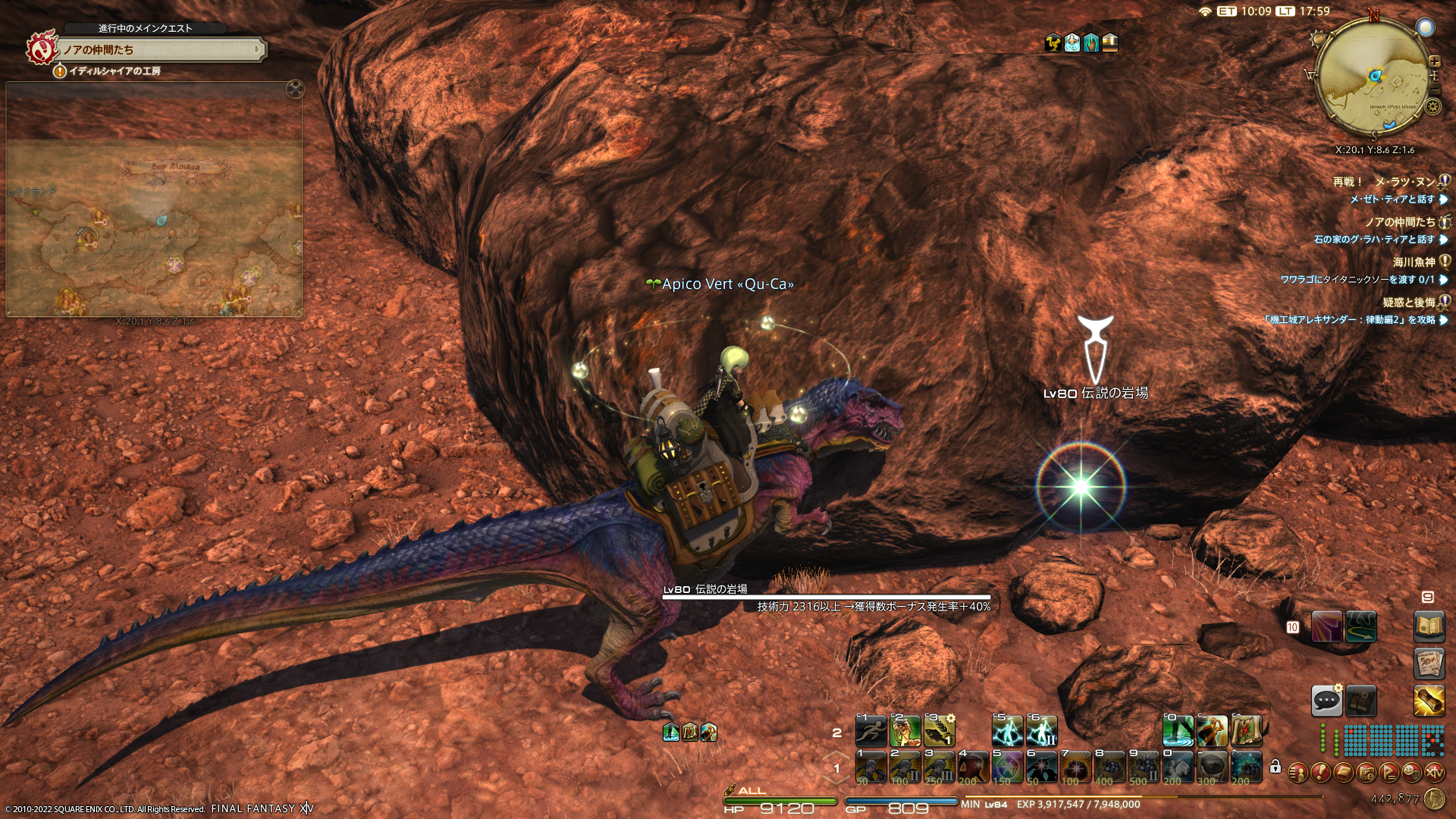Summon the chocobo mount from hotbar
The width and height of the screenshot is (1456, 819).
click(905, 732)
